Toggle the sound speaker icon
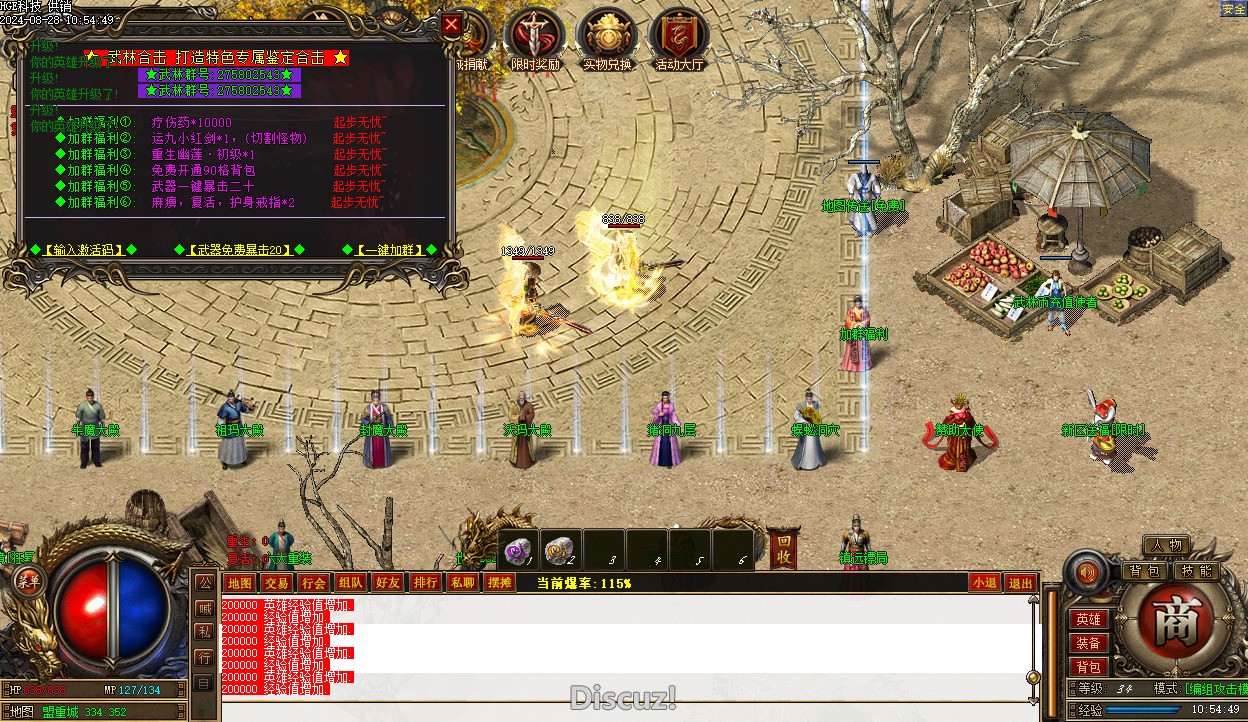The height and width of the screenshot is (722, 1248). [1087, 571]
